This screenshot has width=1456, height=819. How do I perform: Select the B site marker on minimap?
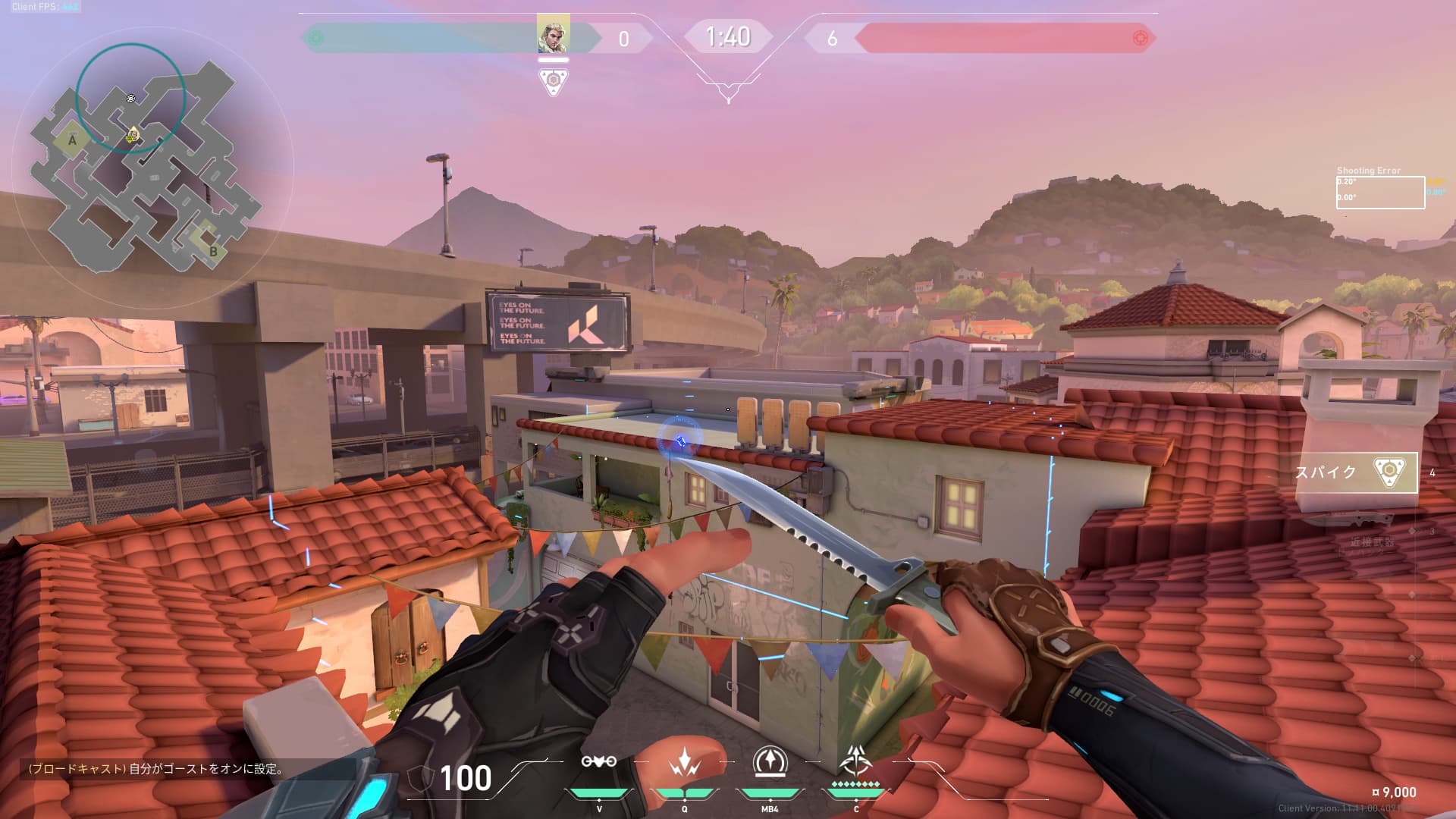coord(212,251)
